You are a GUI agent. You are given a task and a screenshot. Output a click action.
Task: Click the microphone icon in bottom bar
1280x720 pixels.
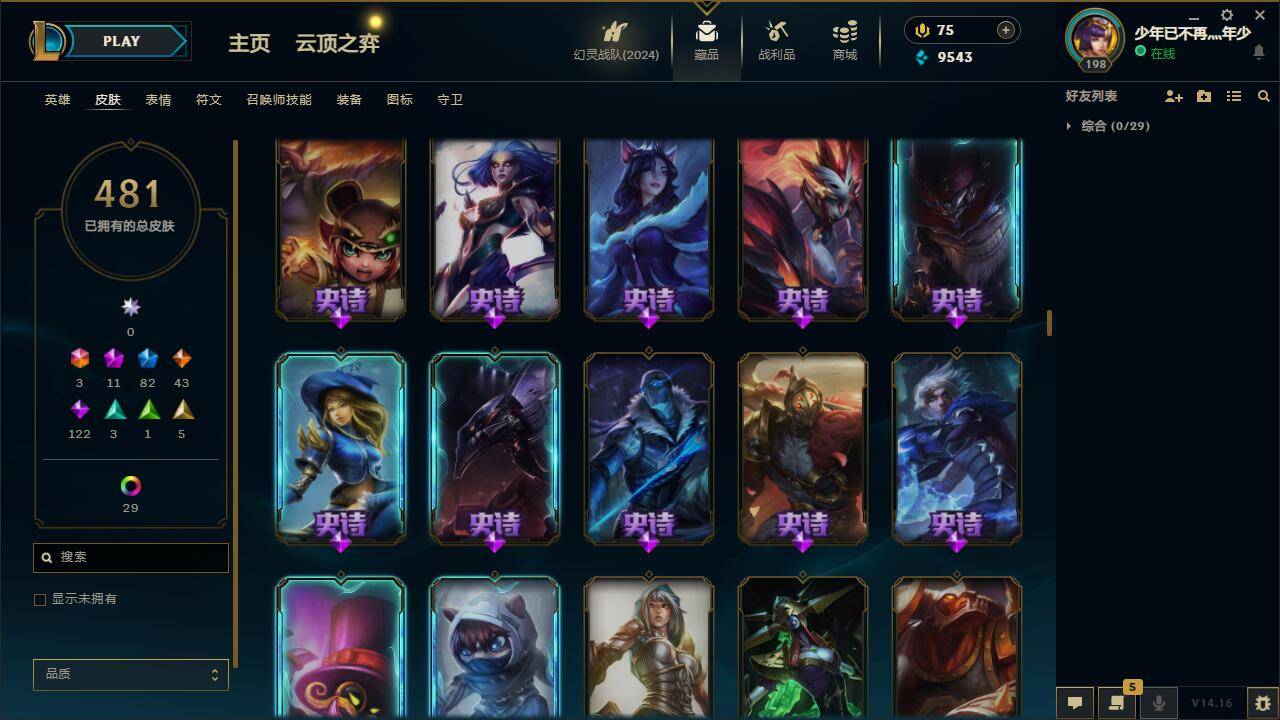(x=1157, y=702)
